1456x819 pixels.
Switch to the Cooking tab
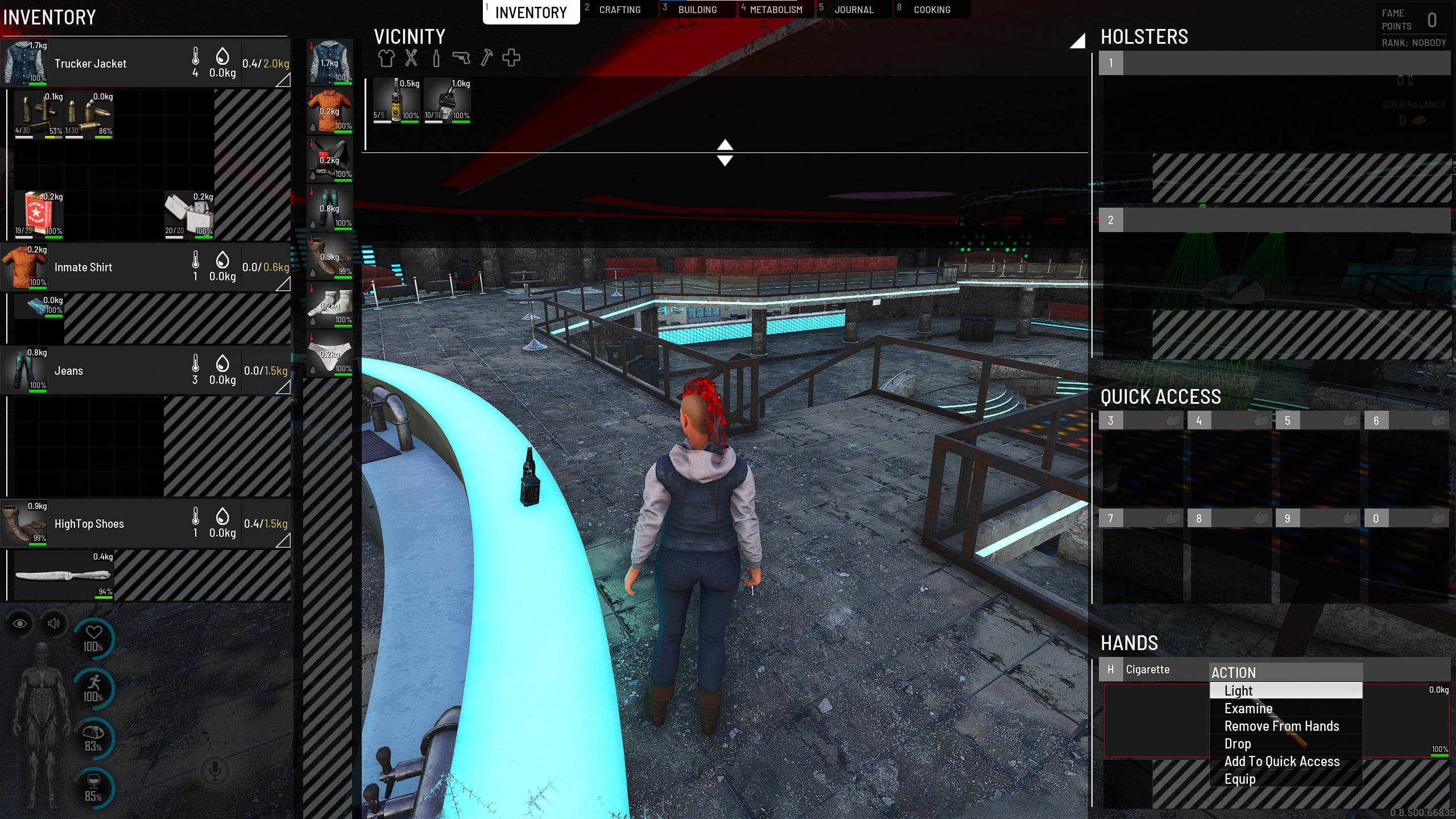point(932,10)
